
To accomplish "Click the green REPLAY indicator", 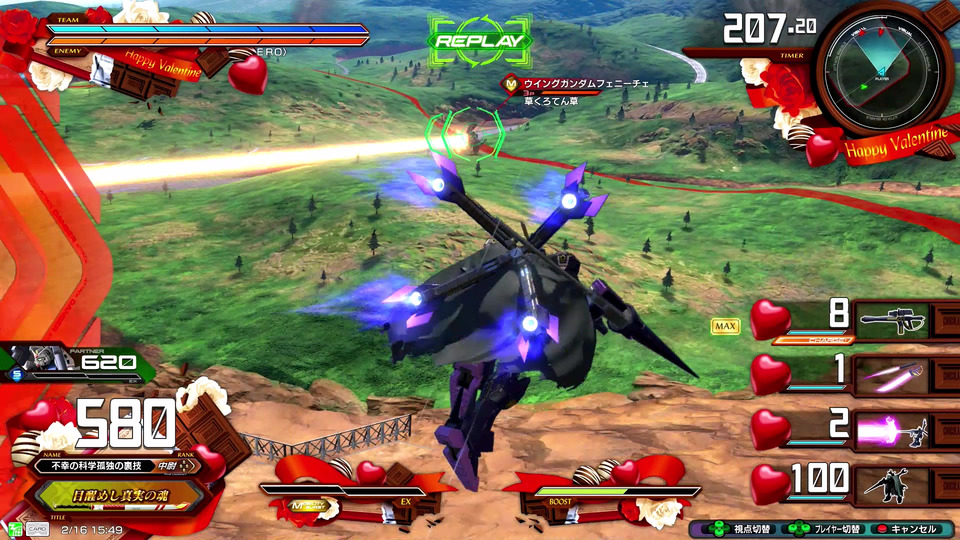I will coord(478,41).
